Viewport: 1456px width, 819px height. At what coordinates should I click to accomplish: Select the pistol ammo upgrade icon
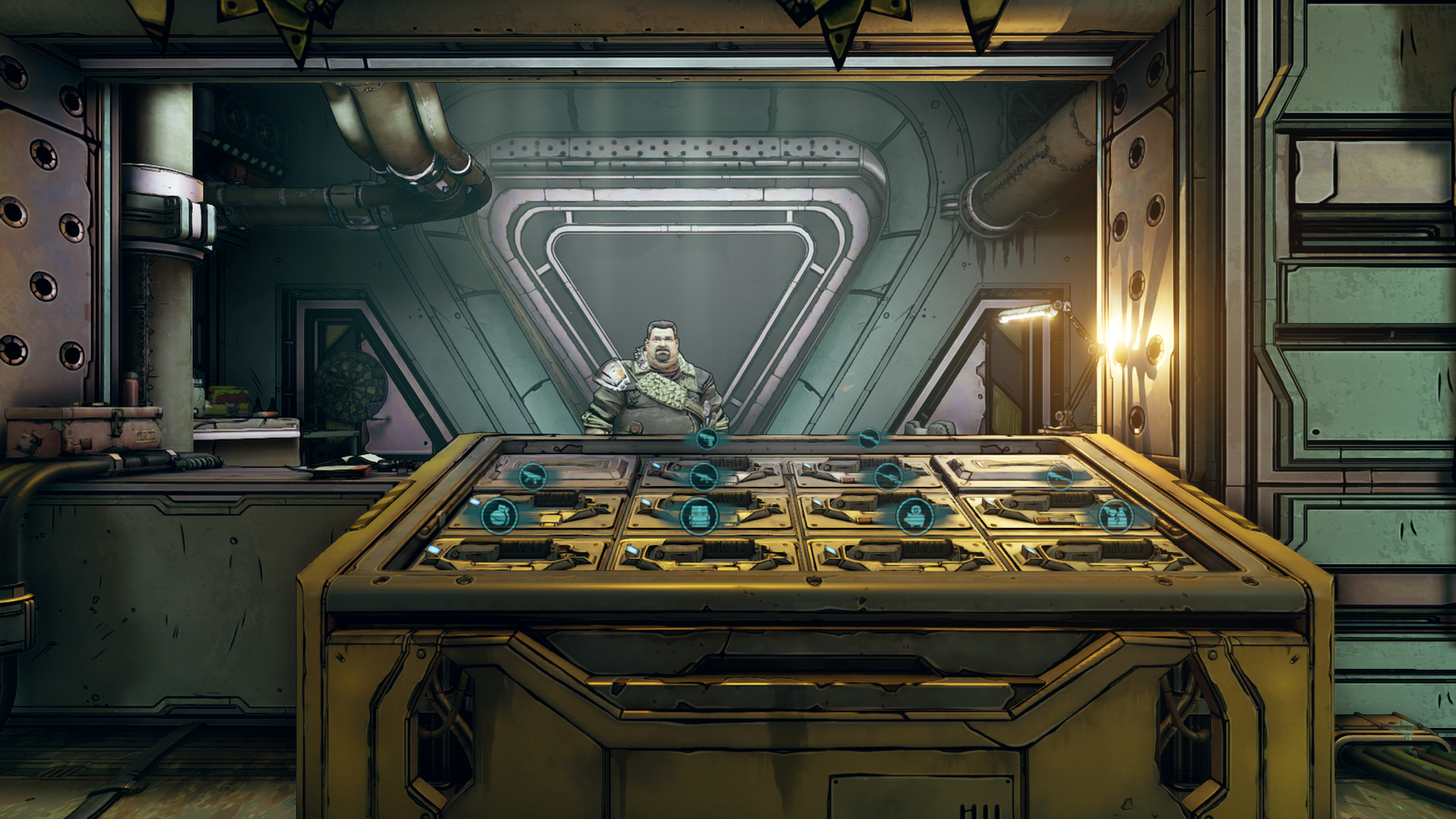(x=706, y=440)
